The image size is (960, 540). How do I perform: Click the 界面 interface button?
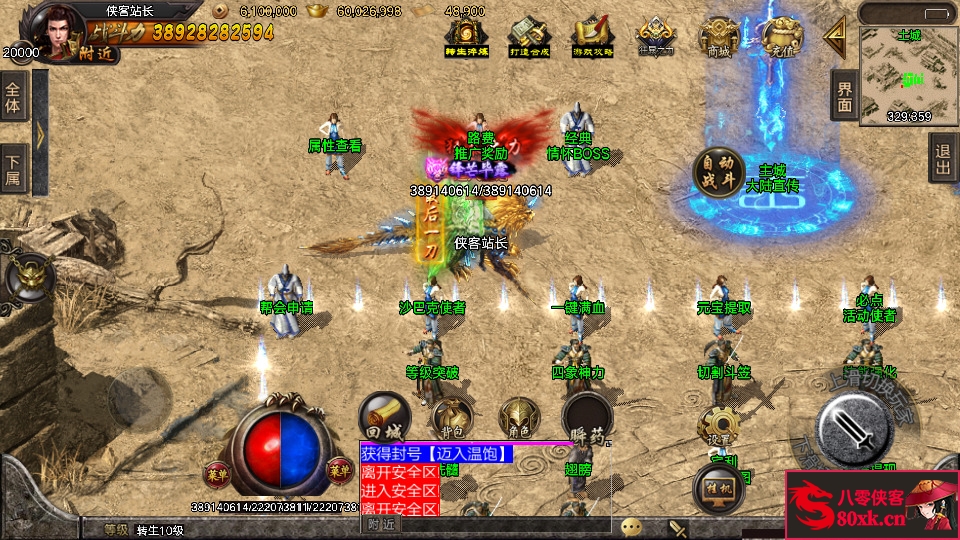coord(845,96)
